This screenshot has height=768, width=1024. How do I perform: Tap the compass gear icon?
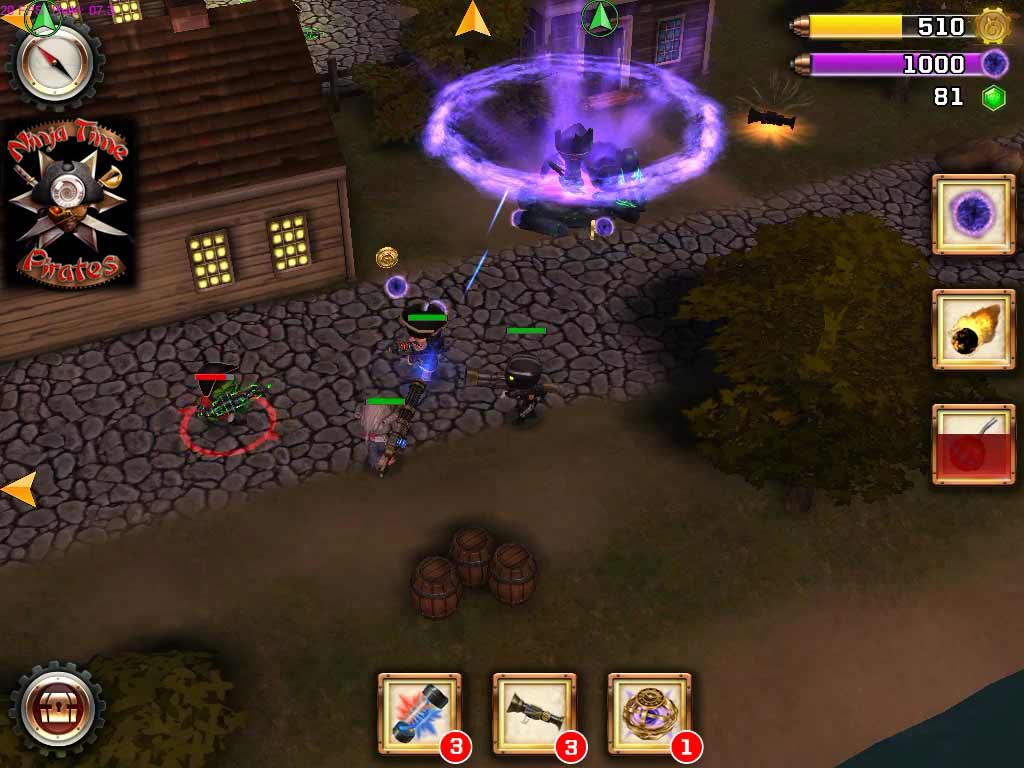54,64
